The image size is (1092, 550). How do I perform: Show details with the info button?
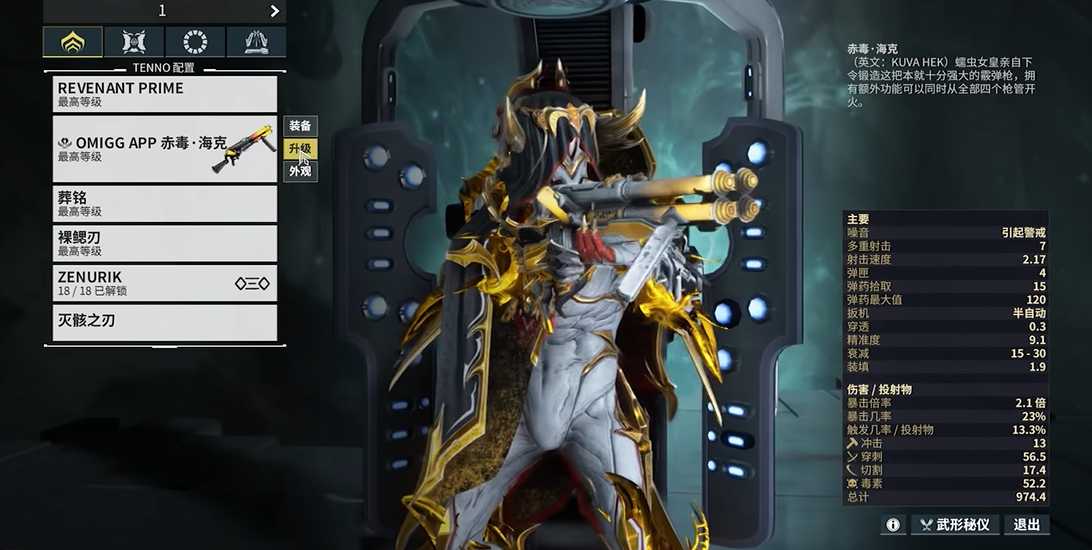click(x=893, y=524)
